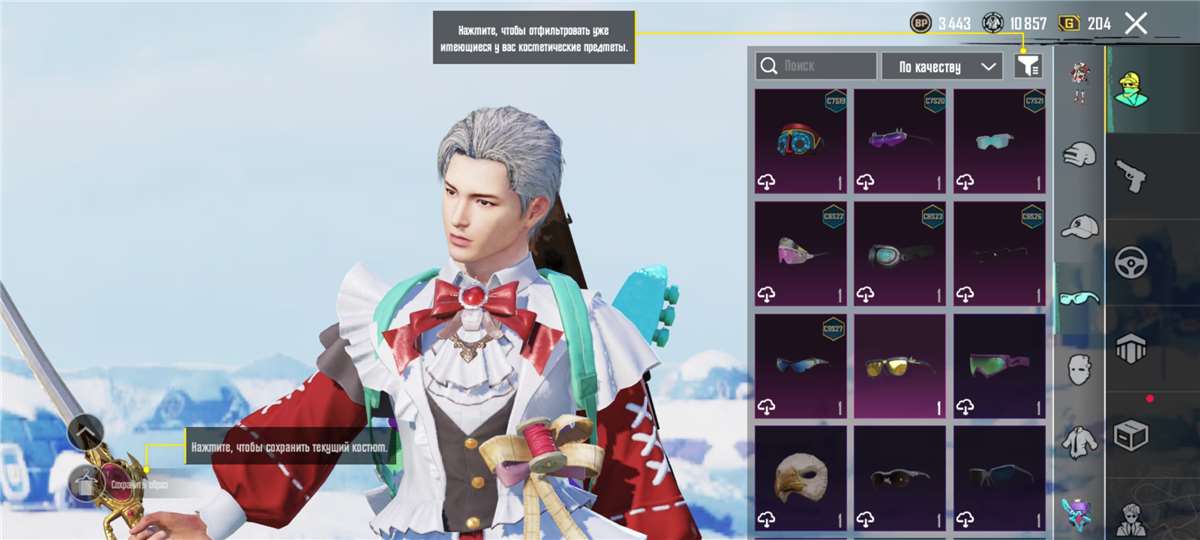Screen dimensions: 1200x540
Task: Select the green-lens purple-frame sunglasses
Action: click(999, 366)
